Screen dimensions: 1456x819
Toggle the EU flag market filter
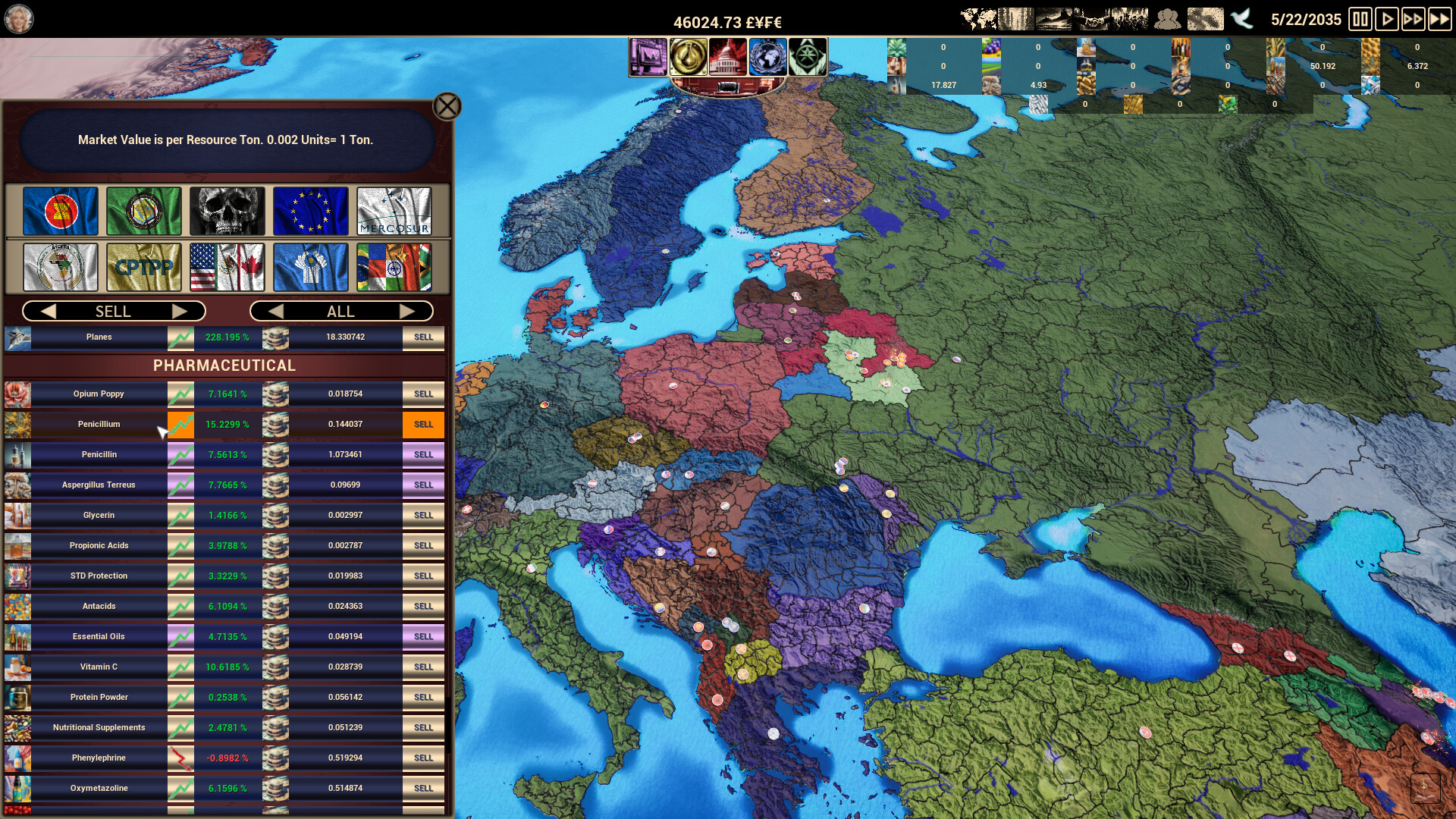coord(309,212)
